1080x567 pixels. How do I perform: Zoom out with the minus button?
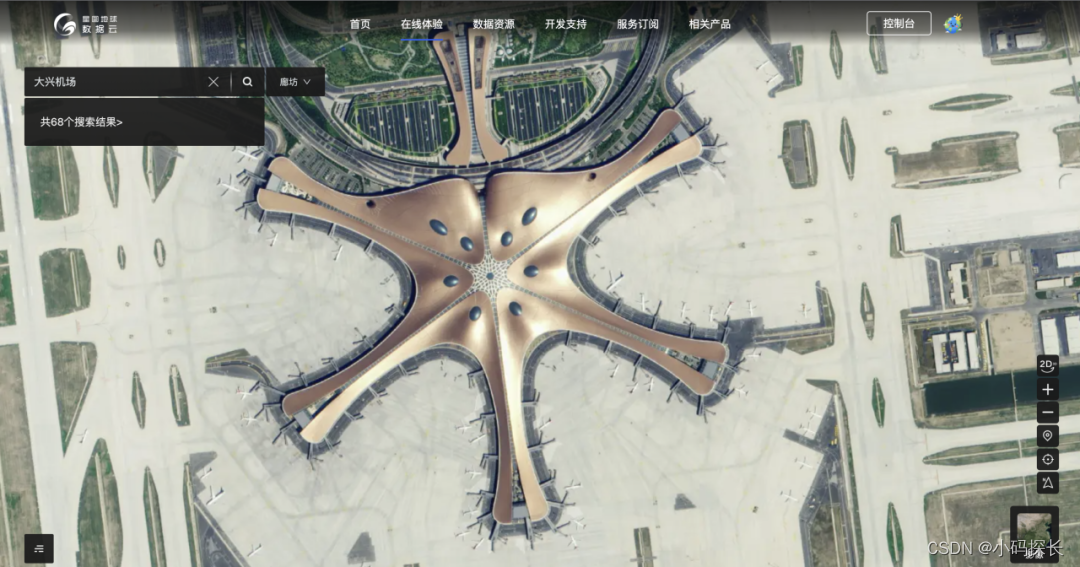point(1048,412)
